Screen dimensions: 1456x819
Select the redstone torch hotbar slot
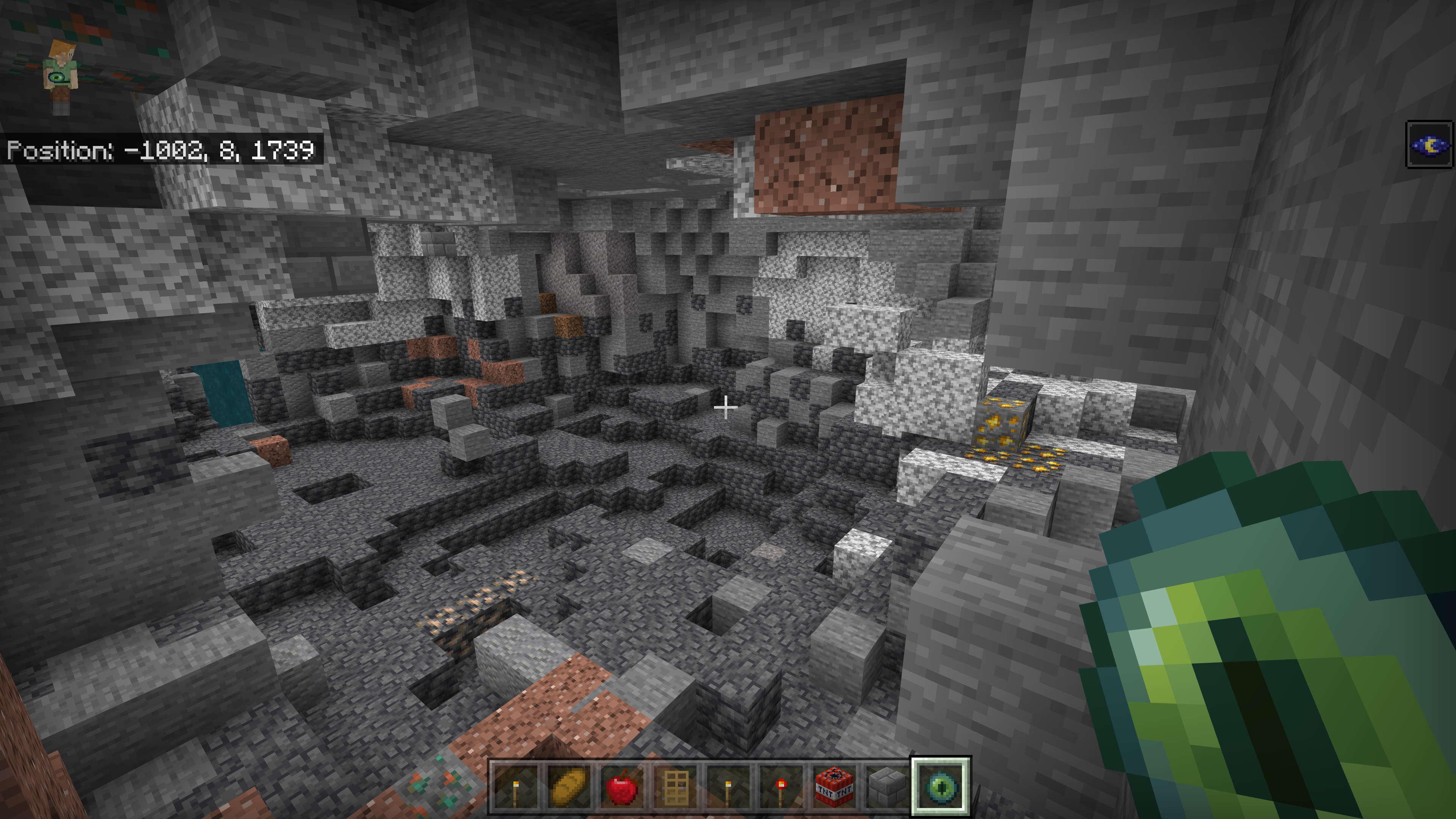[781, 786]
